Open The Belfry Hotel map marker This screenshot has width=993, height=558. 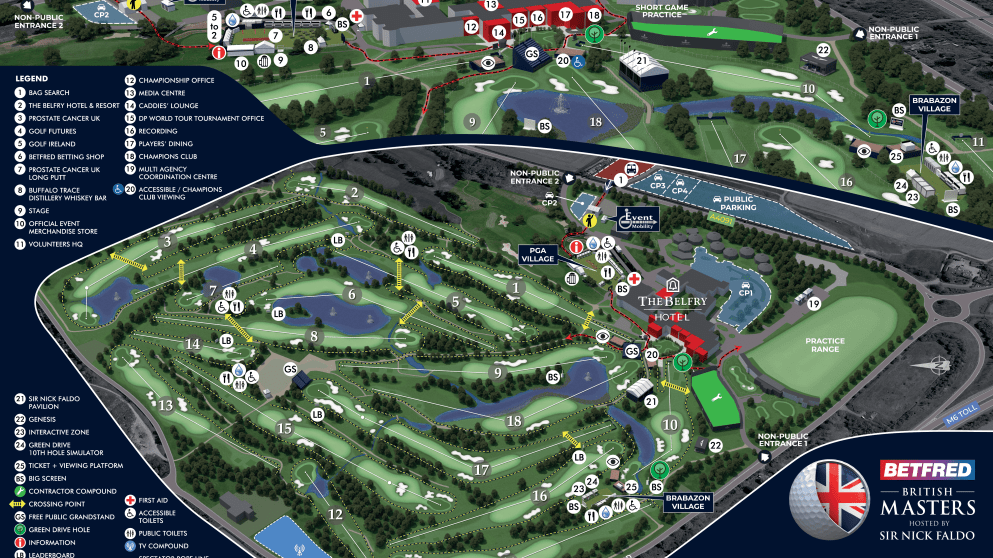point(673,308)
